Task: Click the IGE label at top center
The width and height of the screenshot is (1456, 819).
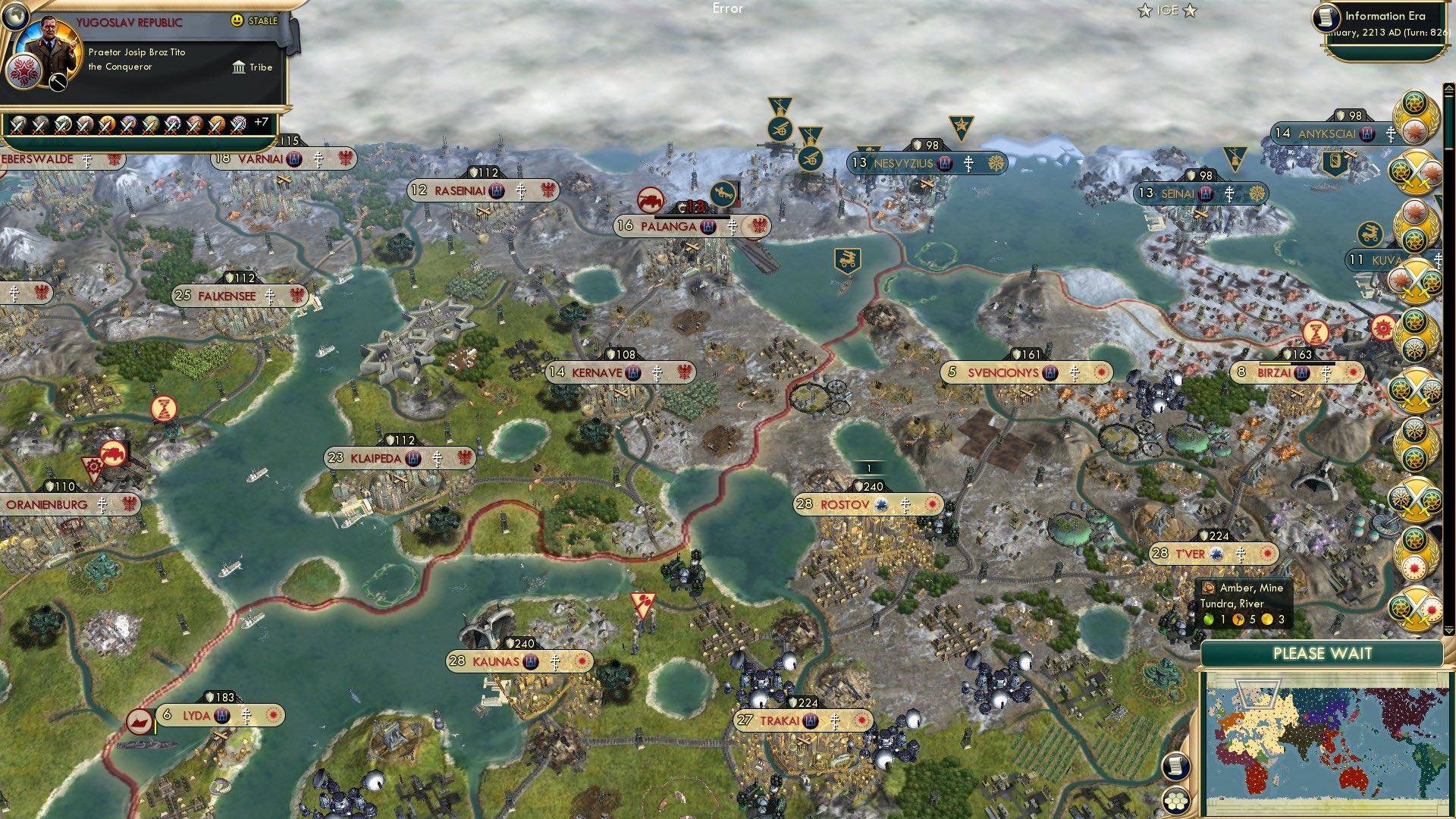Action: pos(1166,11)
